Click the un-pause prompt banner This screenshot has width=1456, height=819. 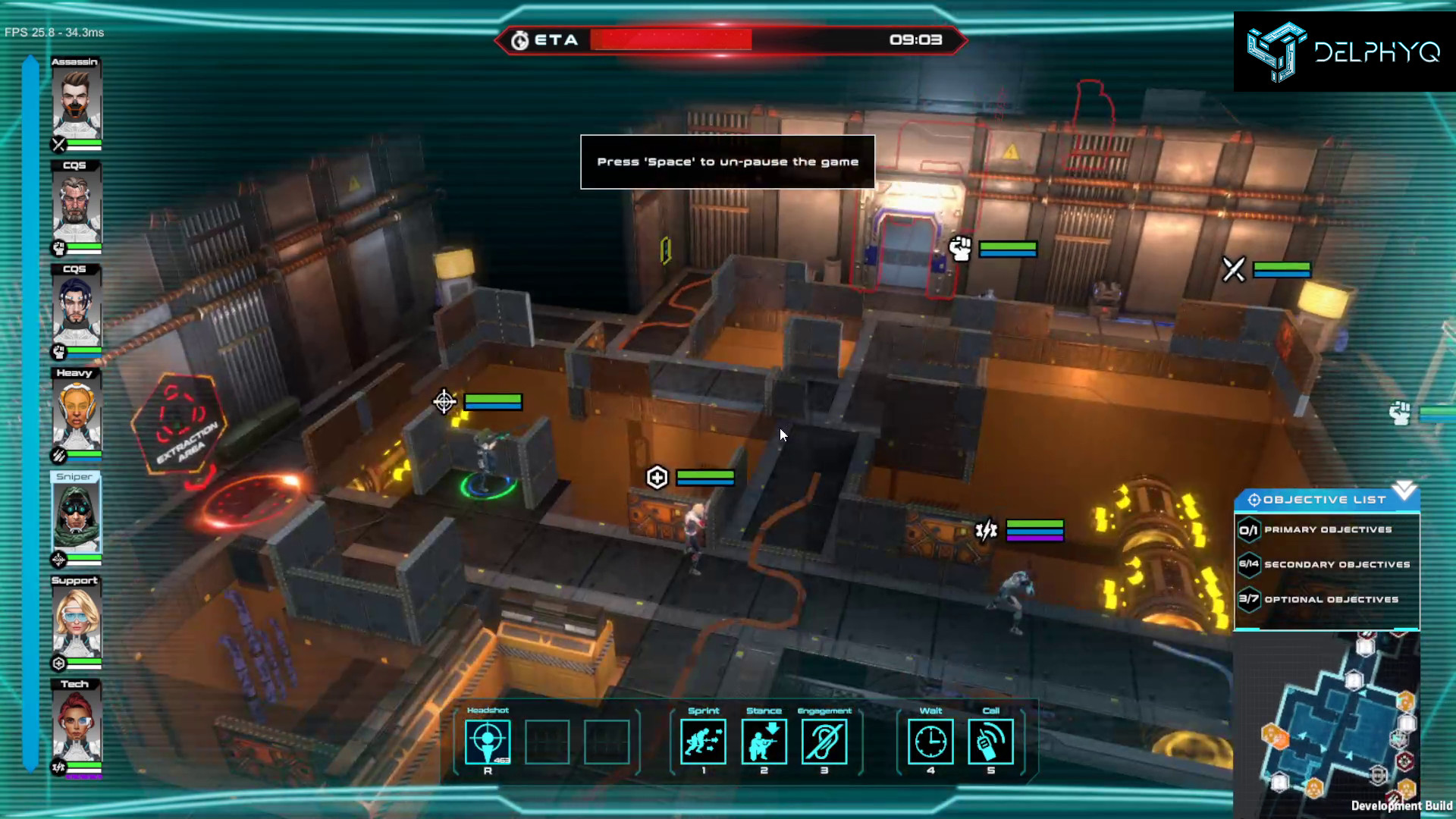(x=727, y=162)
